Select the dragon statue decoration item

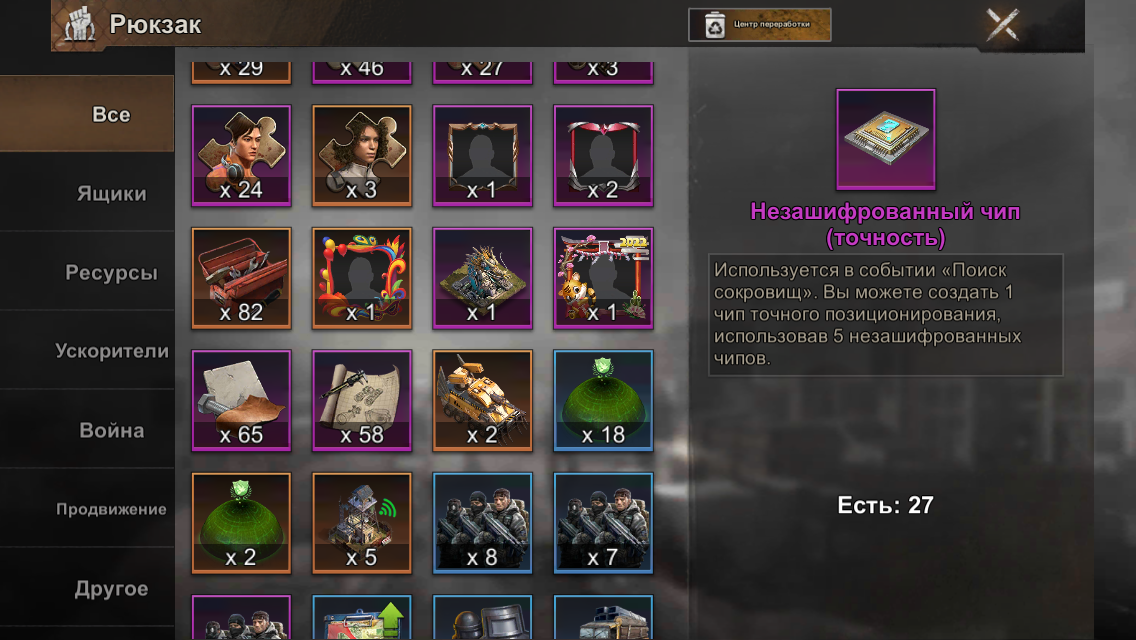point(483,278)
